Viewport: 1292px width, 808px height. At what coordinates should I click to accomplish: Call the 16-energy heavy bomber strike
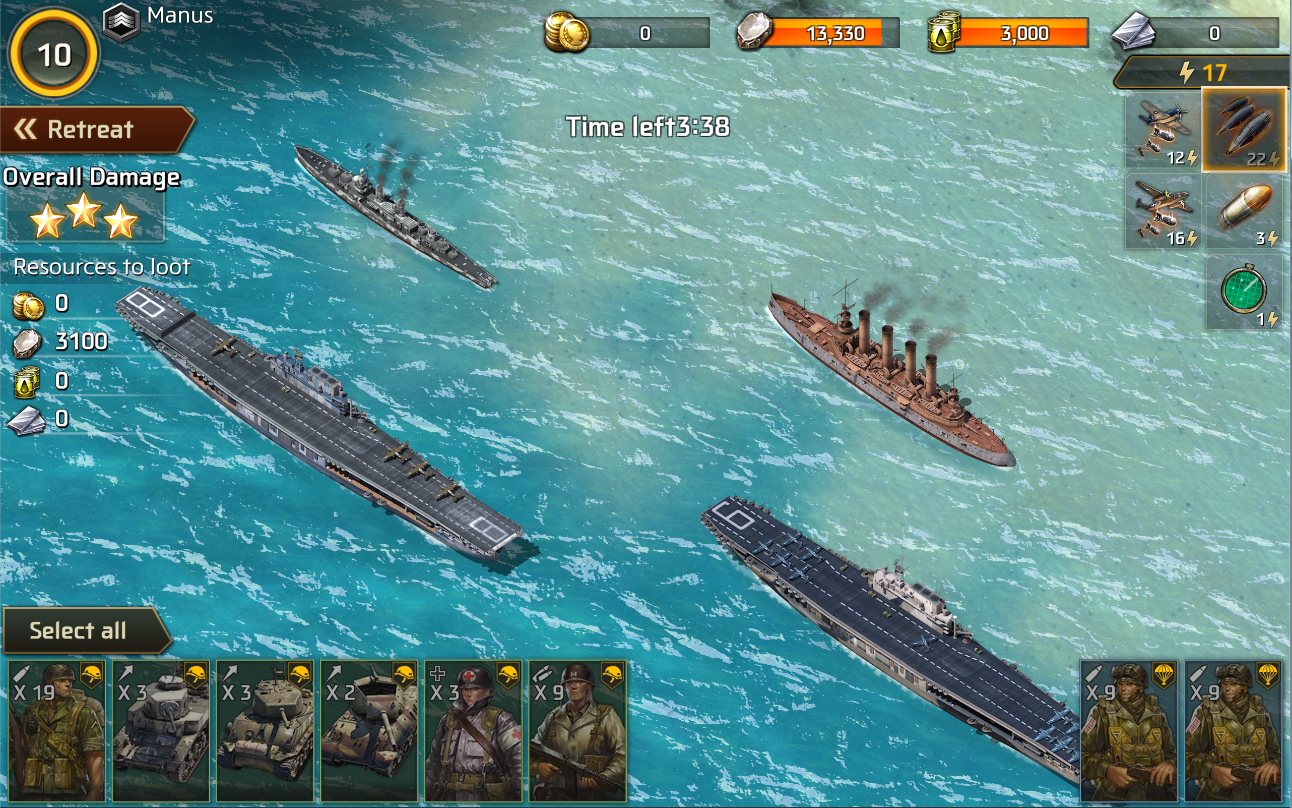click(1163, 211)
